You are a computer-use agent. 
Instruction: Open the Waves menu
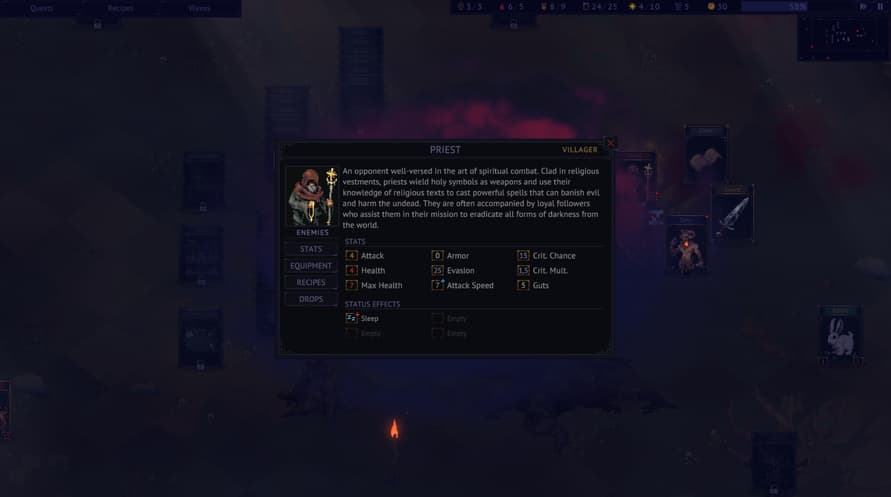tap(199, 8)
